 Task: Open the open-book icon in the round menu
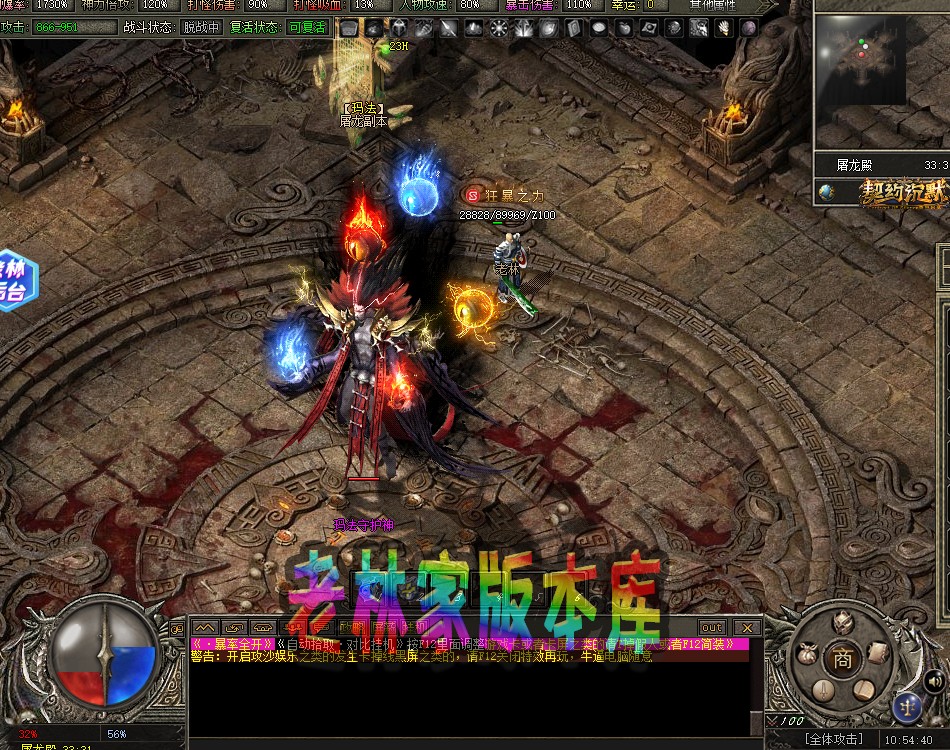pos(862,689)
